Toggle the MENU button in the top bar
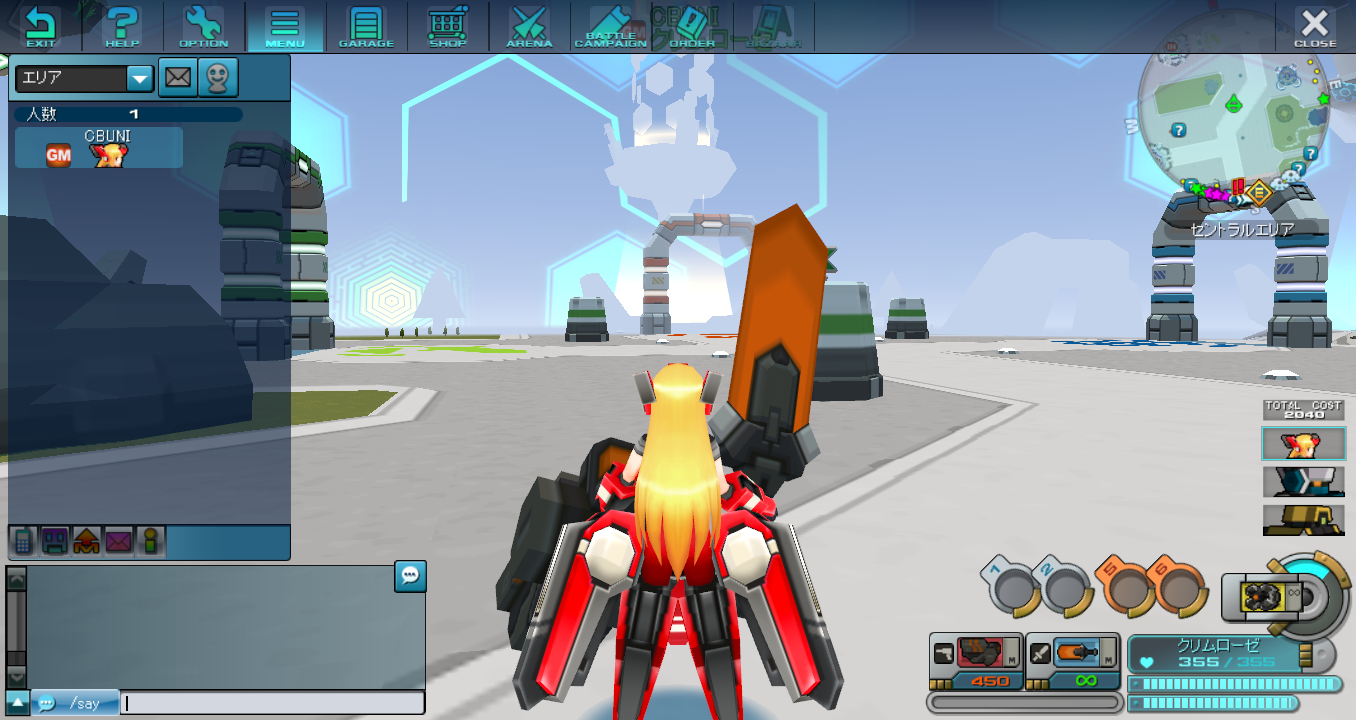Viewport: 1356px width, 720px height. click(x=285, y=27)
